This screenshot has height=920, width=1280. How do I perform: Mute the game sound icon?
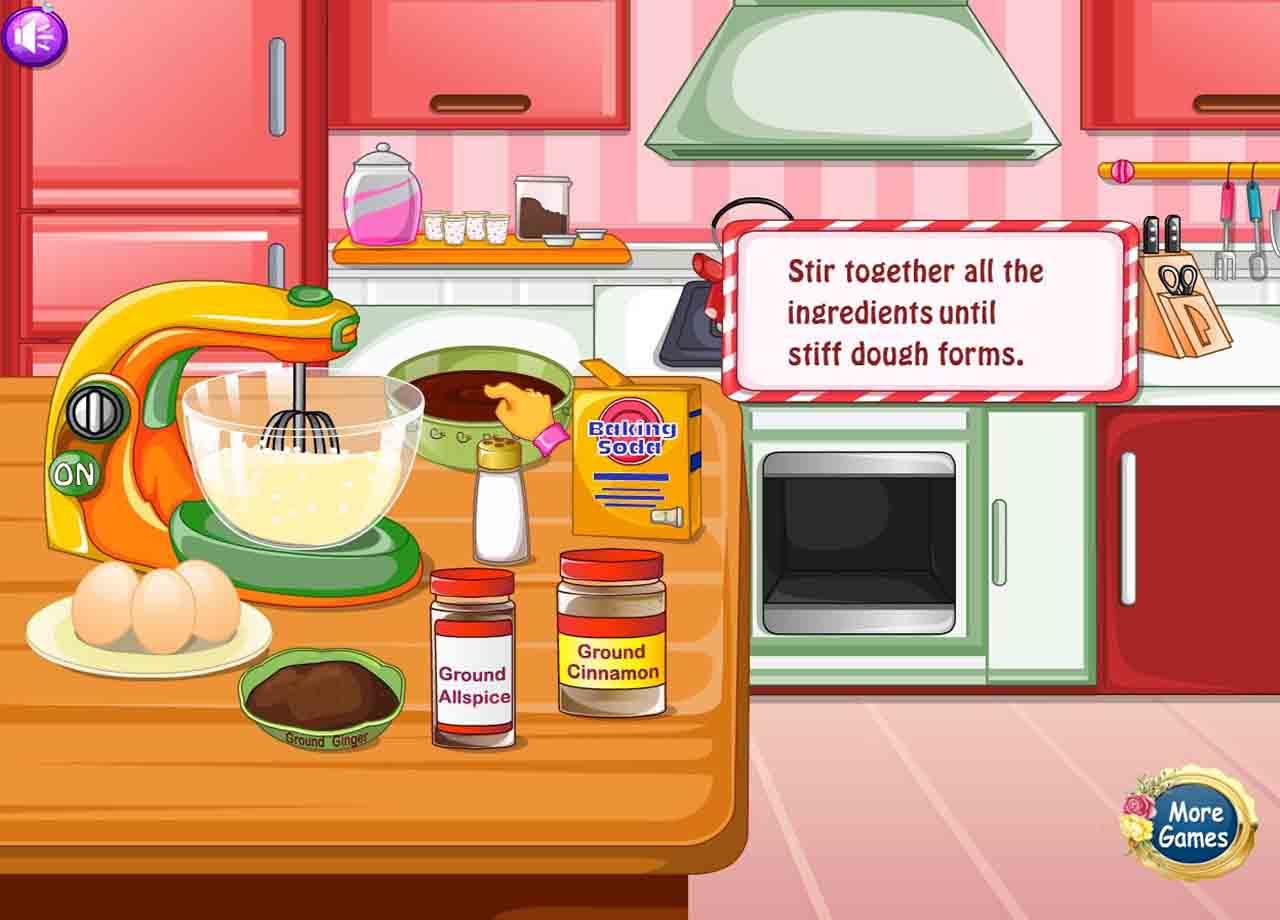coord(38,36)
